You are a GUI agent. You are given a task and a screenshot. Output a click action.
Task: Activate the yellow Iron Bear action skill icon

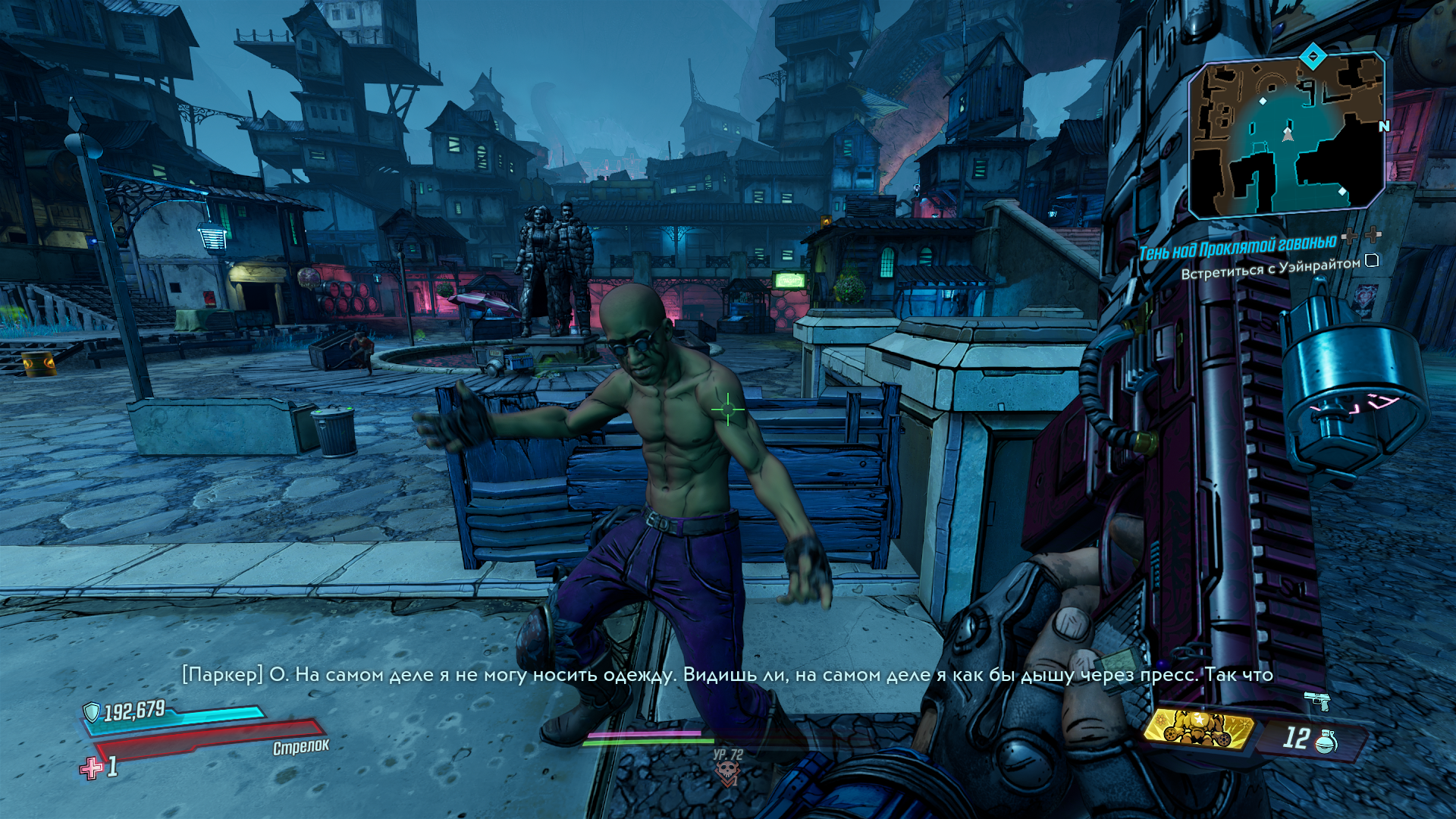coord(1198,729)
